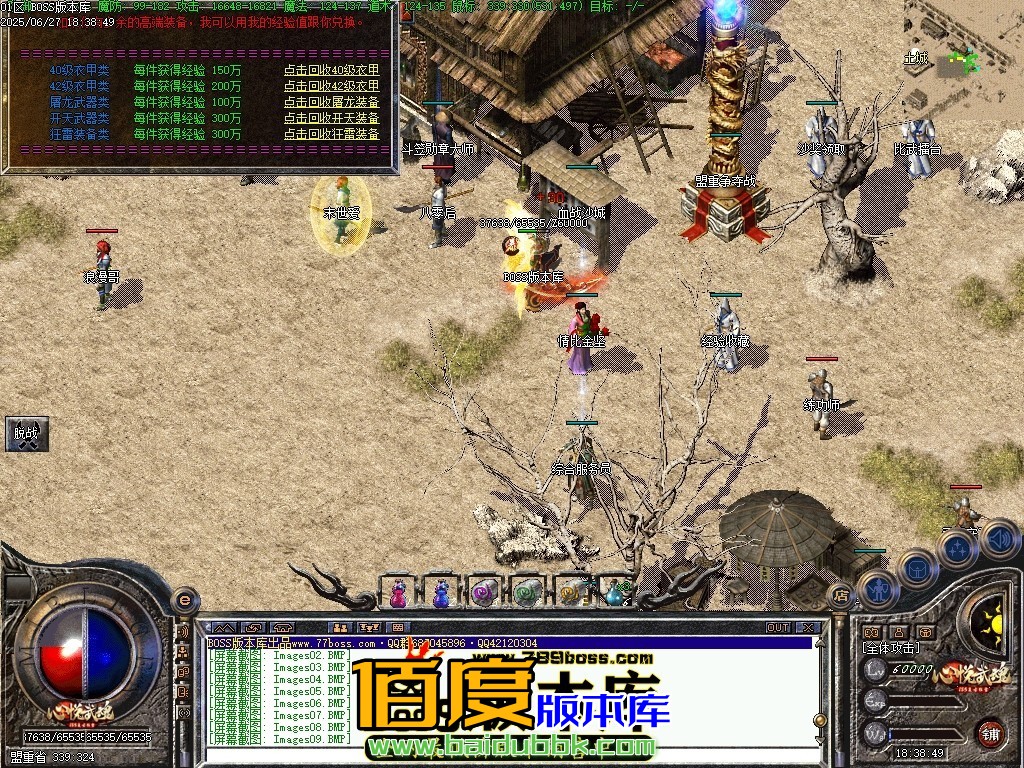Open the 店 shop button
This screenshot has width=1024, height=768.
pos(841,596)
